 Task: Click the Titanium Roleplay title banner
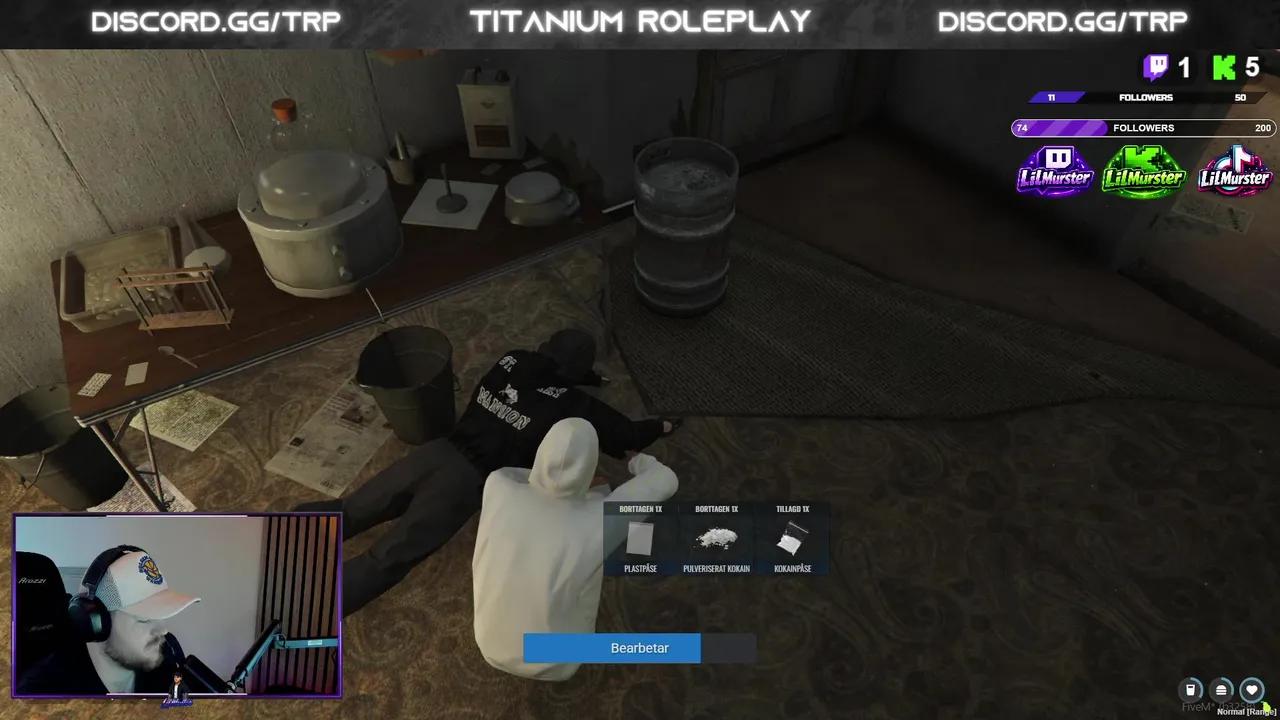pos(640,20)
